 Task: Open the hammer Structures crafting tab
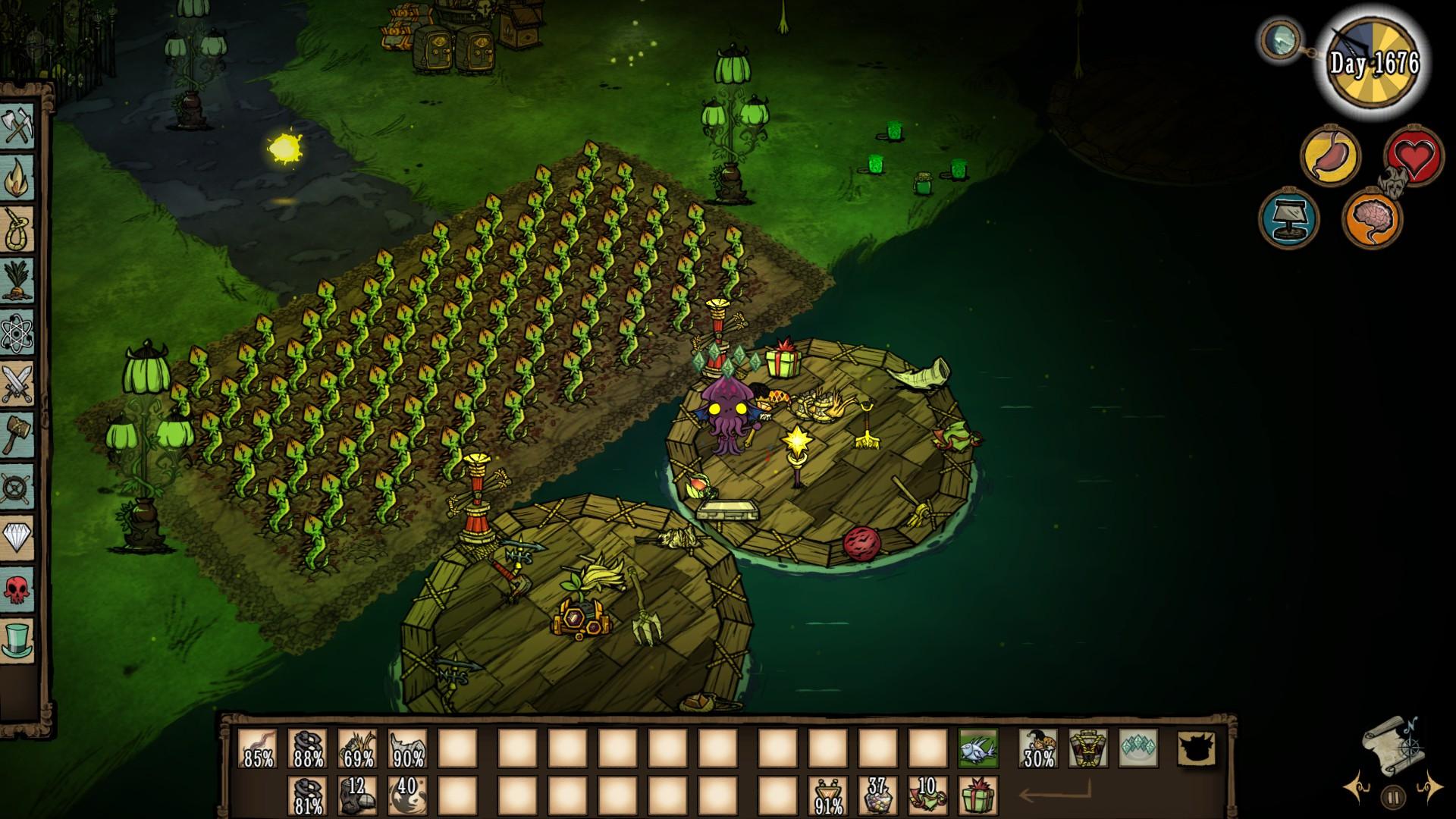click(x=18, y=435)
